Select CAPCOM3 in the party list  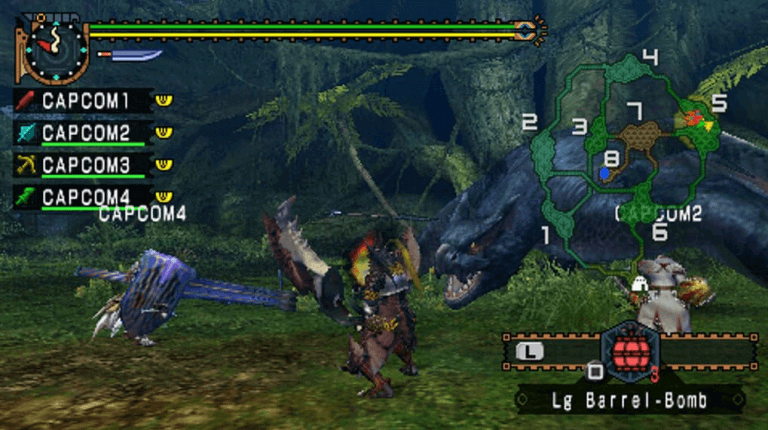coord(86,165)
